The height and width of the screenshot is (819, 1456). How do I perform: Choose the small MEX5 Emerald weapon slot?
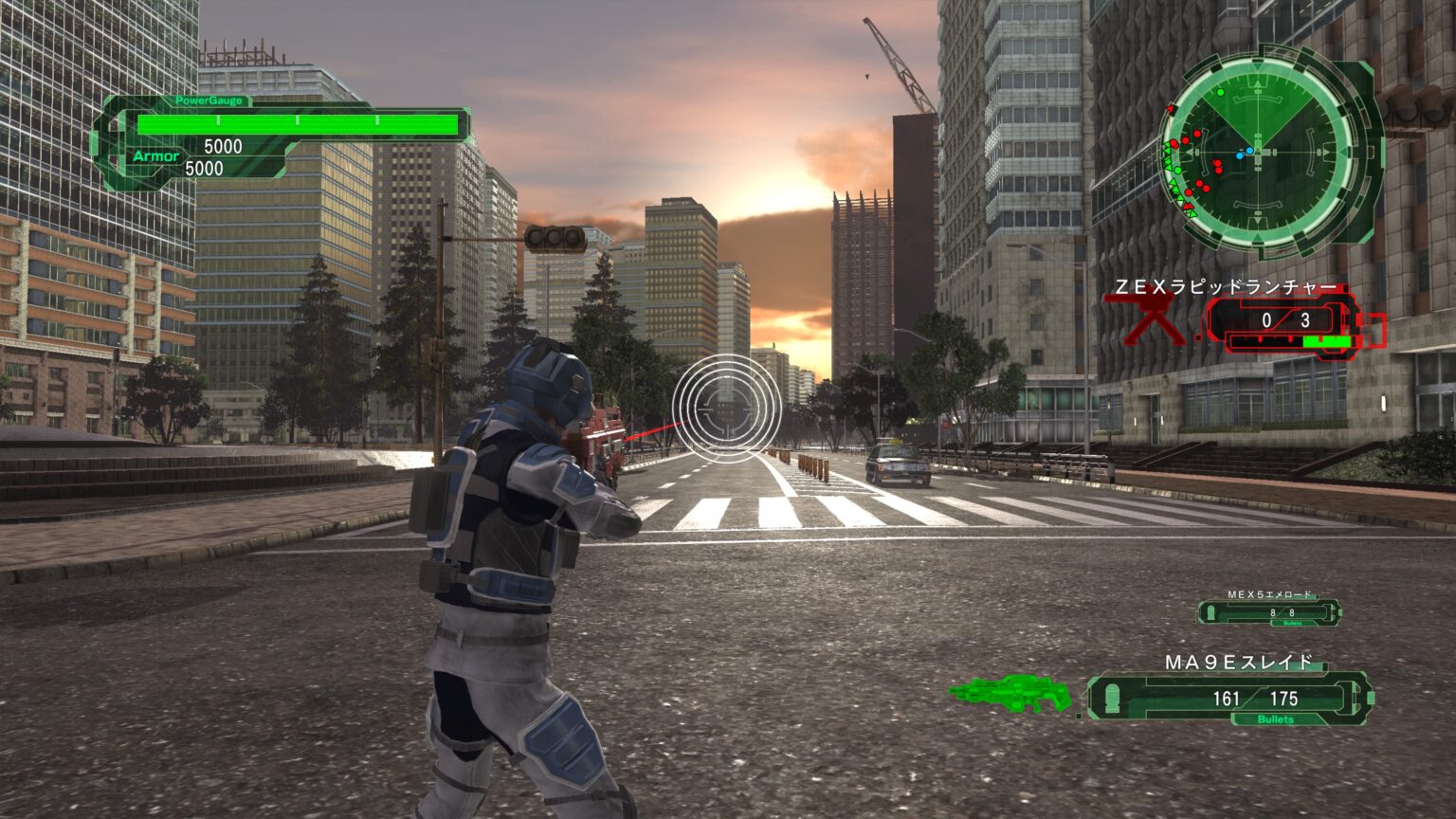pos(1269,612)
